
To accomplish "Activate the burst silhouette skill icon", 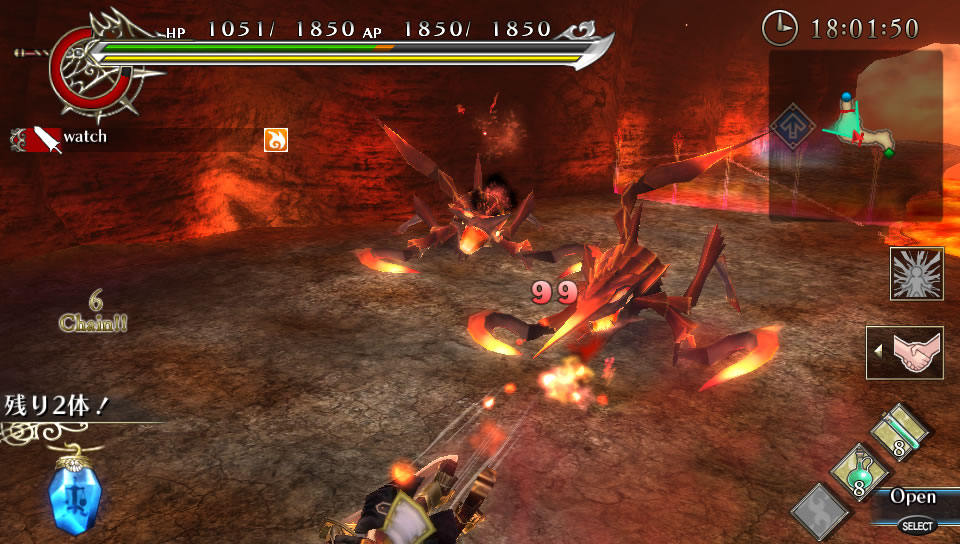I will [x=916, y=274].
